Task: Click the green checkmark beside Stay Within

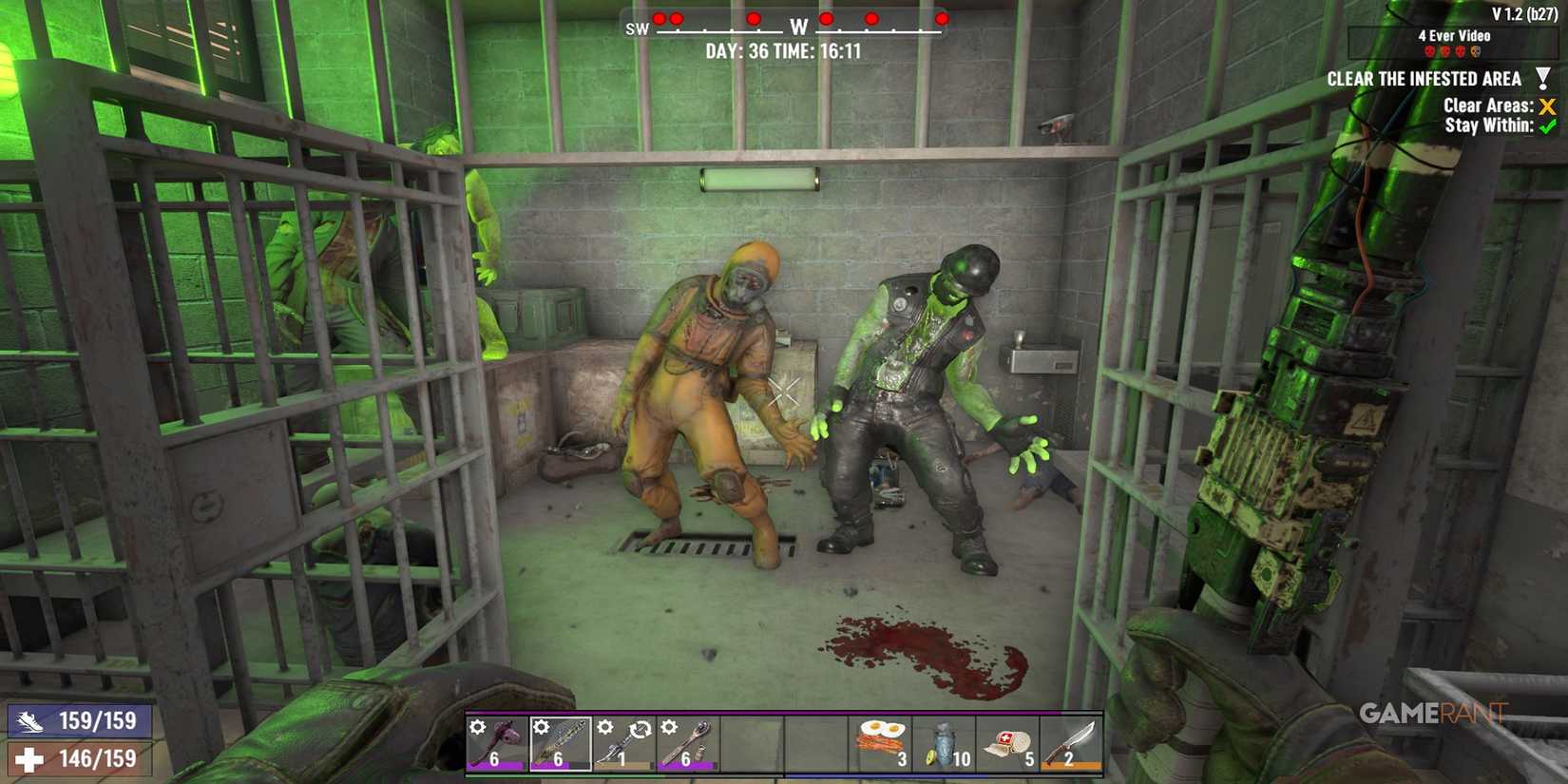Action: point(1547,126)
